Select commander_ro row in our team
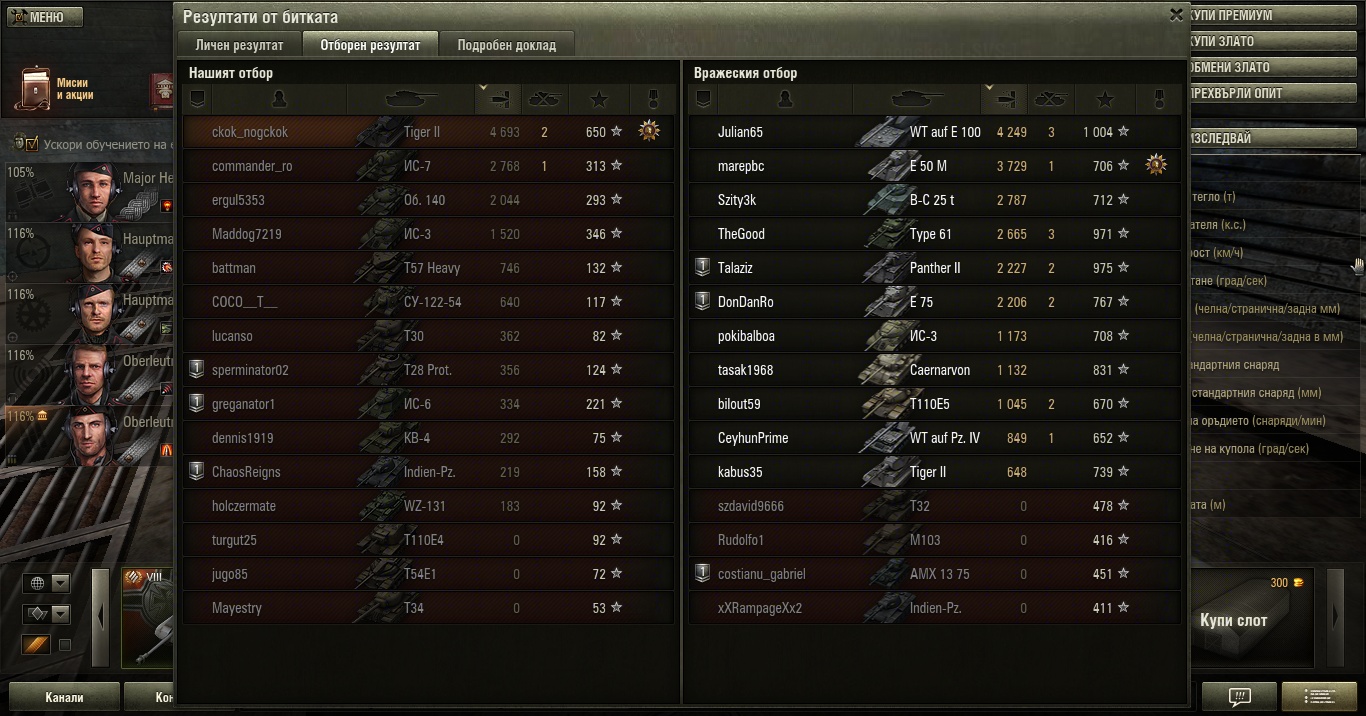This screenshot has height=716, width=1366. [x=252, y=166]
